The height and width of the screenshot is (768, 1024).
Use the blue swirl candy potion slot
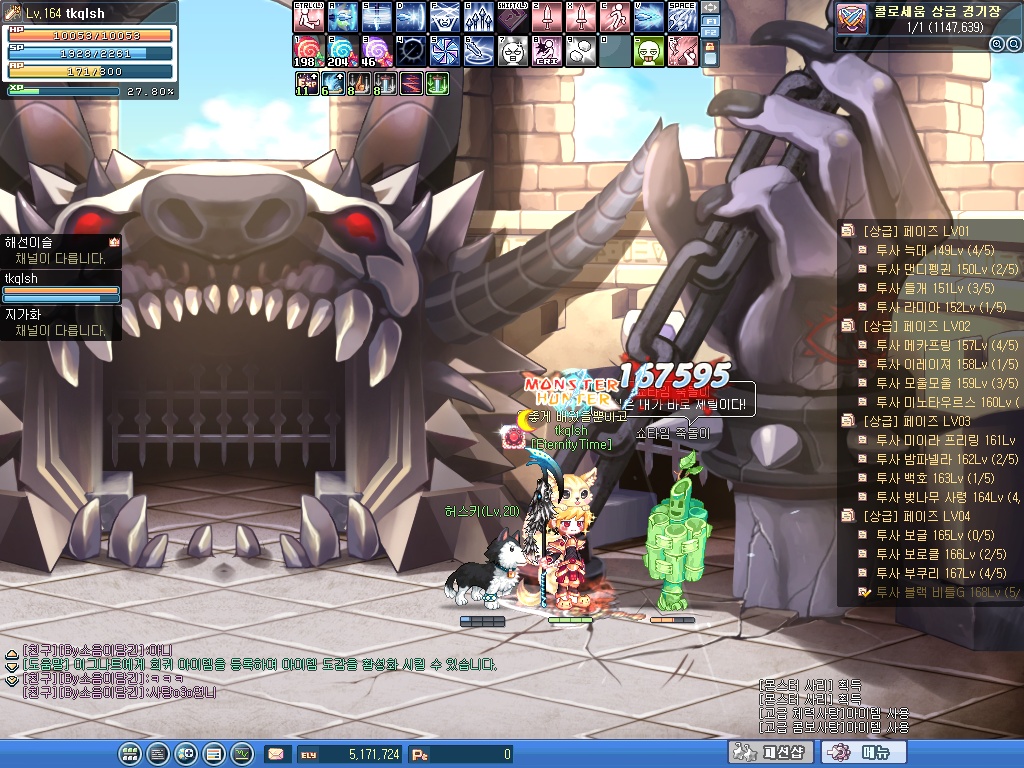341,51
